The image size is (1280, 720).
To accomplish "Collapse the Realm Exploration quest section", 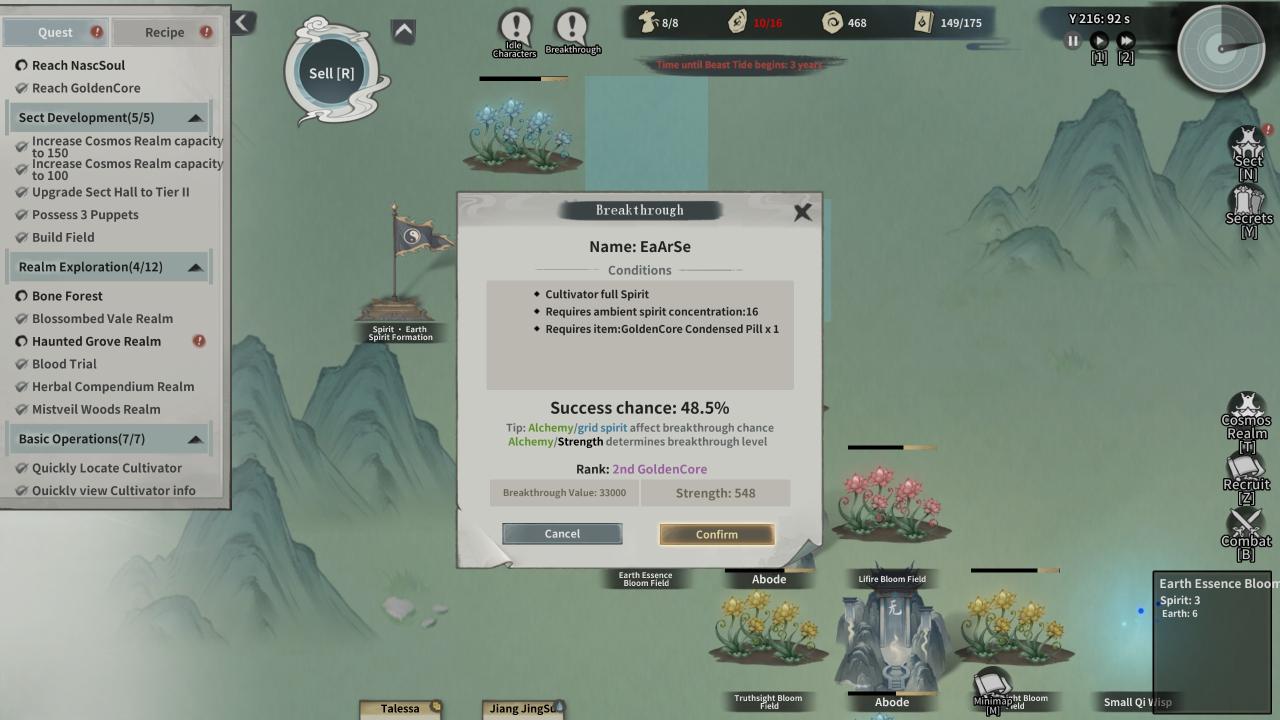I will [x=195, y=267].
